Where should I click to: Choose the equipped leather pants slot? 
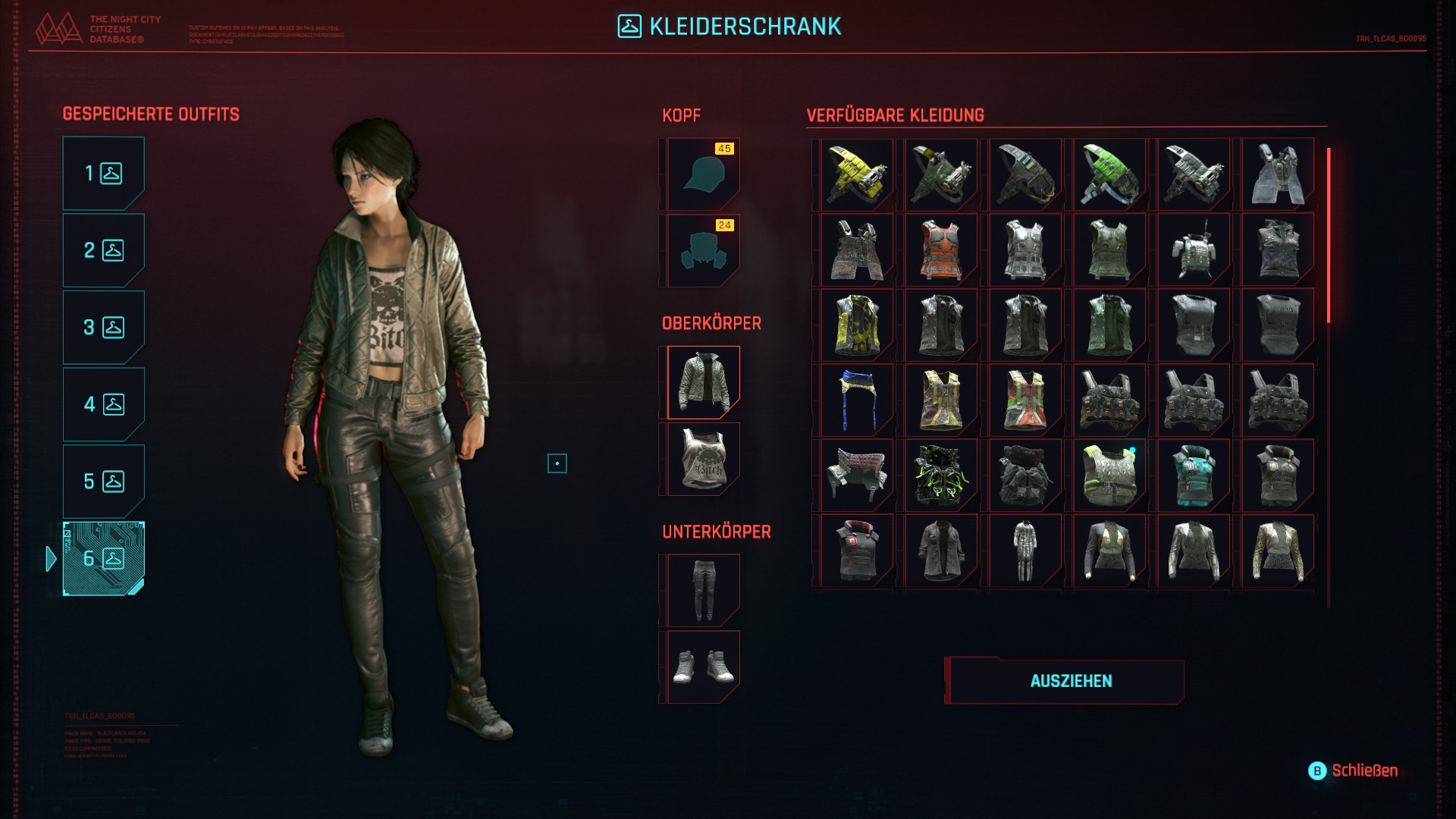pos(703,591)
